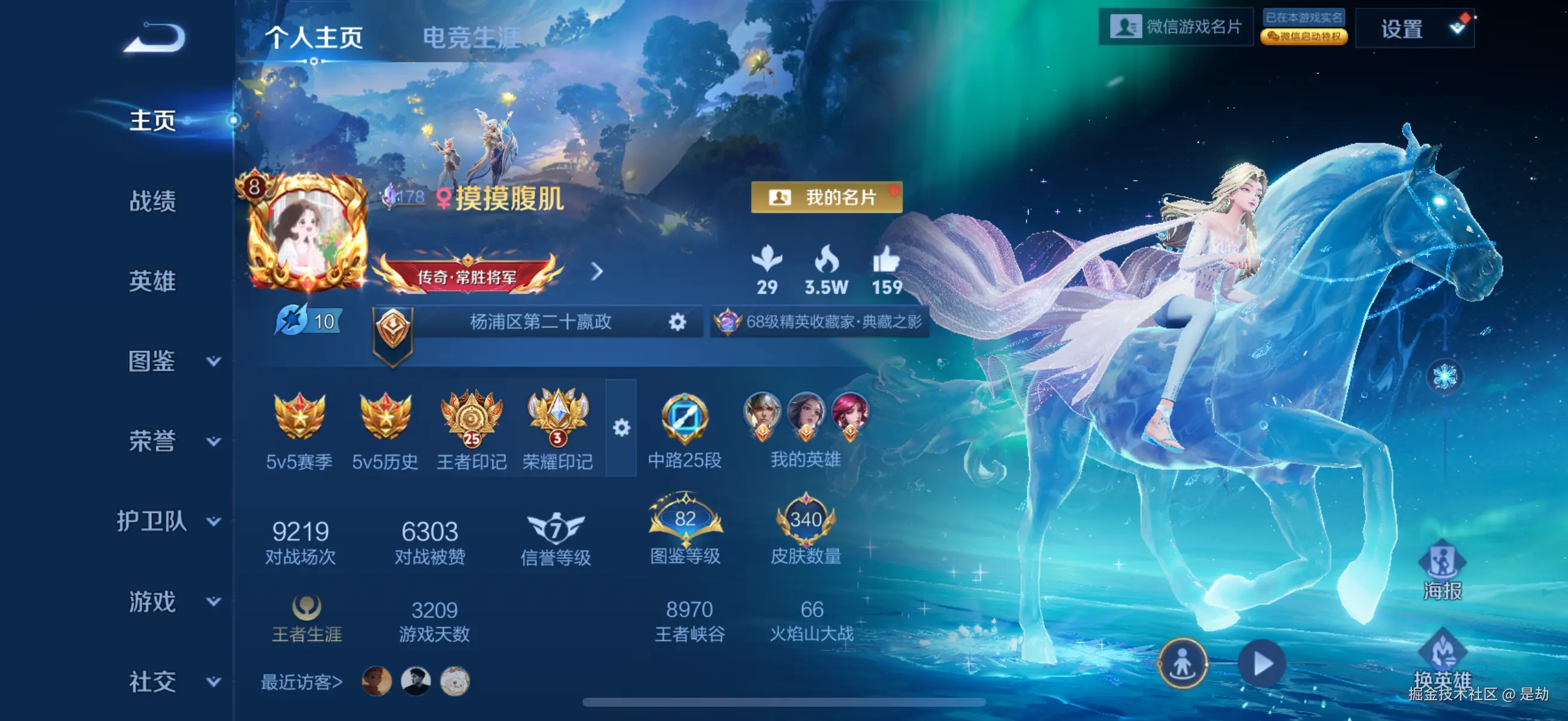1568x721 pixels.
Task: Select 战绩 in the left sidebar menu
Action: tap(151, 203)
